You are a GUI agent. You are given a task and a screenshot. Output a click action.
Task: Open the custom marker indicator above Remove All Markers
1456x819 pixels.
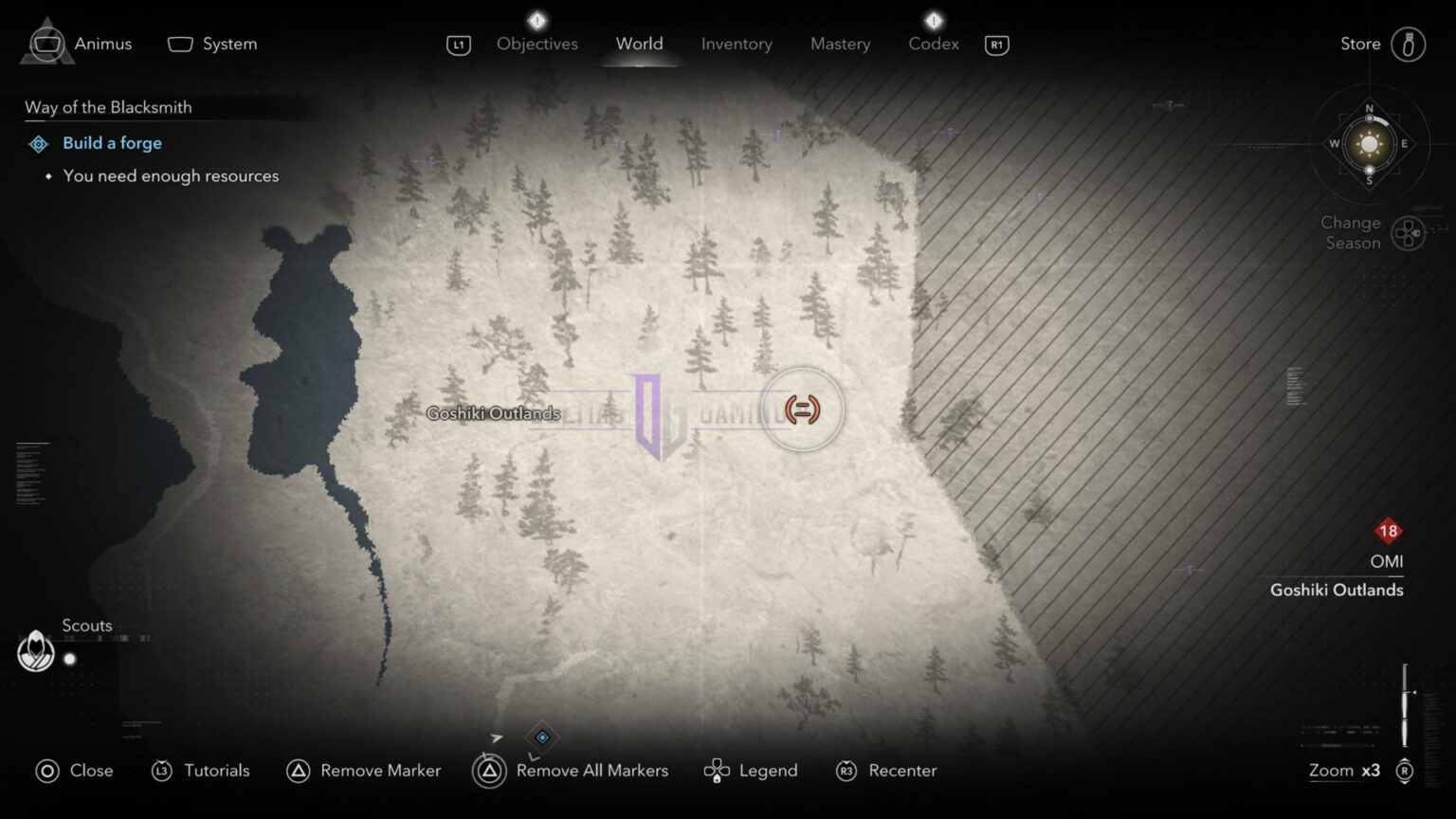click(x=541, y=737)
